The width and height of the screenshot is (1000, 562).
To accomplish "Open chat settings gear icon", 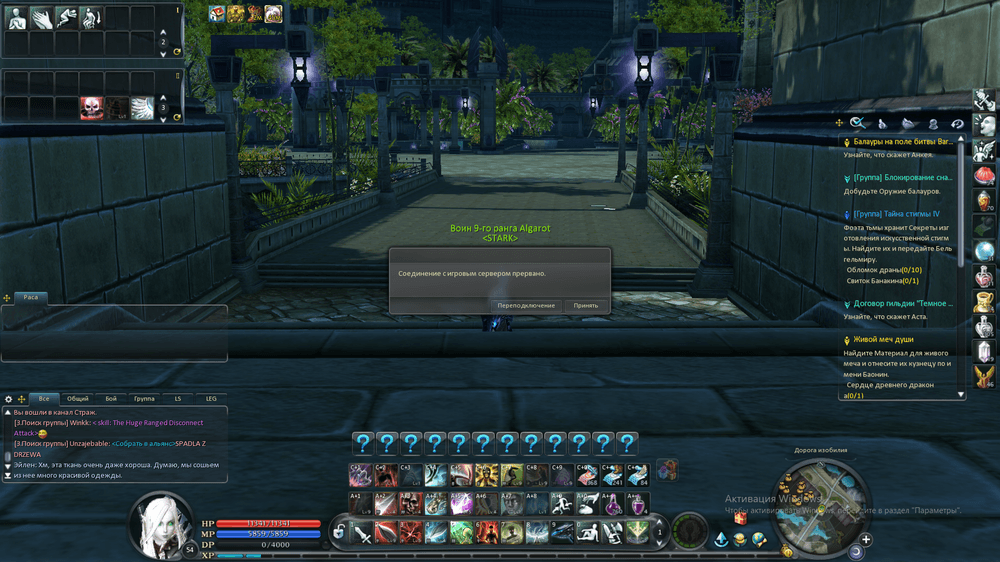I will tap(9, 399).
